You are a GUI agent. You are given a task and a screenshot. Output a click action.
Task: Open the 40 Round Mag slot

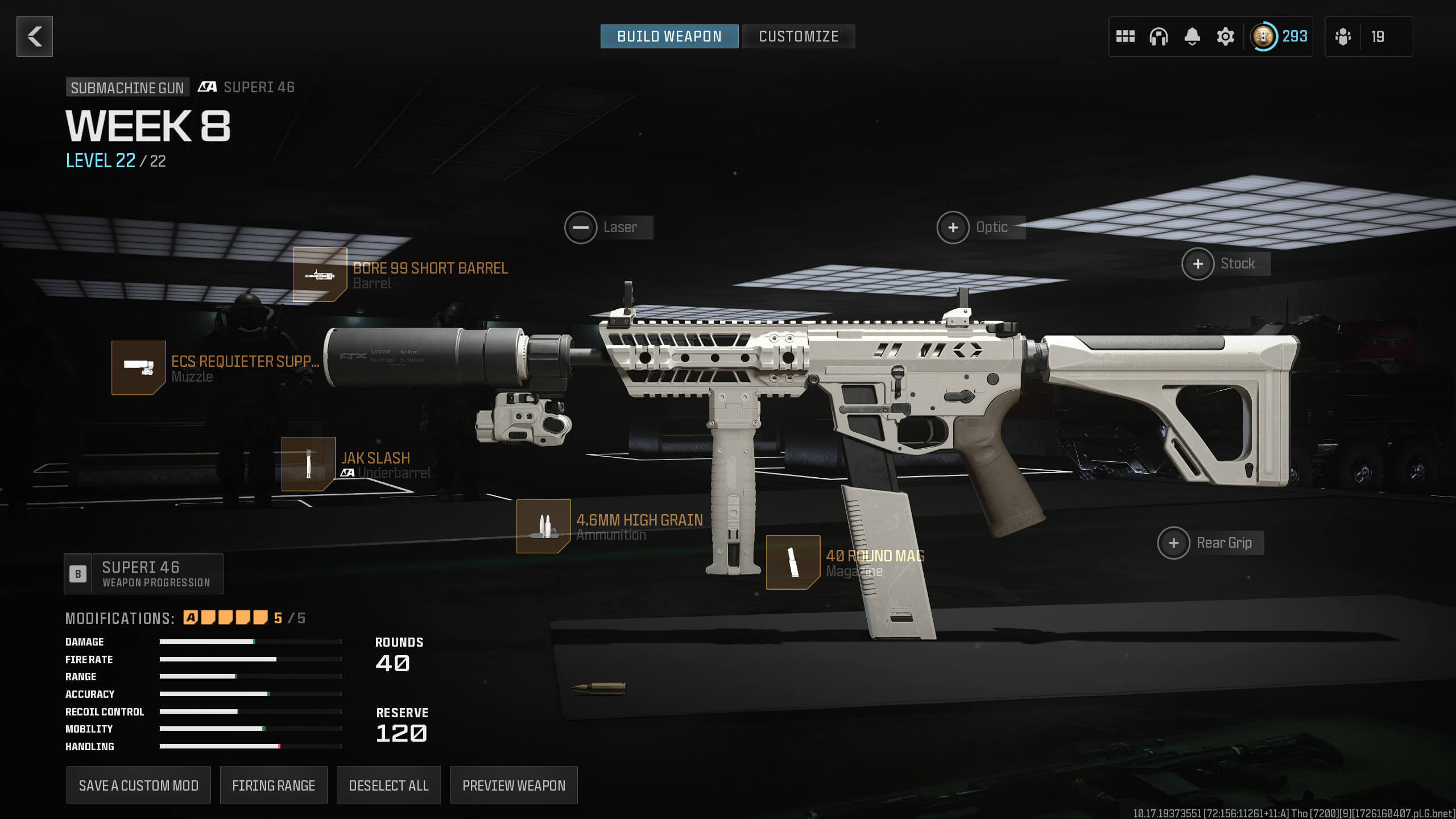[793, 562]
